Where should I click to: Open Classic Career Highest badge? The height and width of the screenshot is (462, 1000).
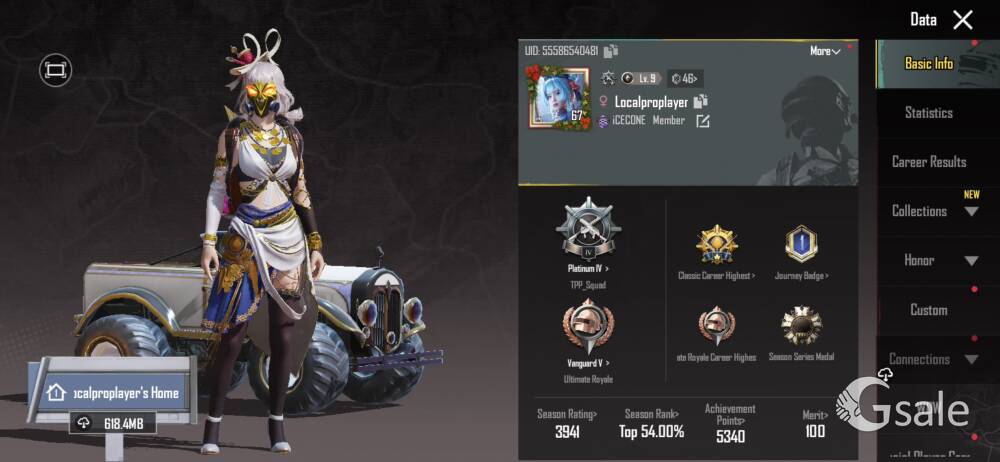pyautogui.click(x=716, y=245)
